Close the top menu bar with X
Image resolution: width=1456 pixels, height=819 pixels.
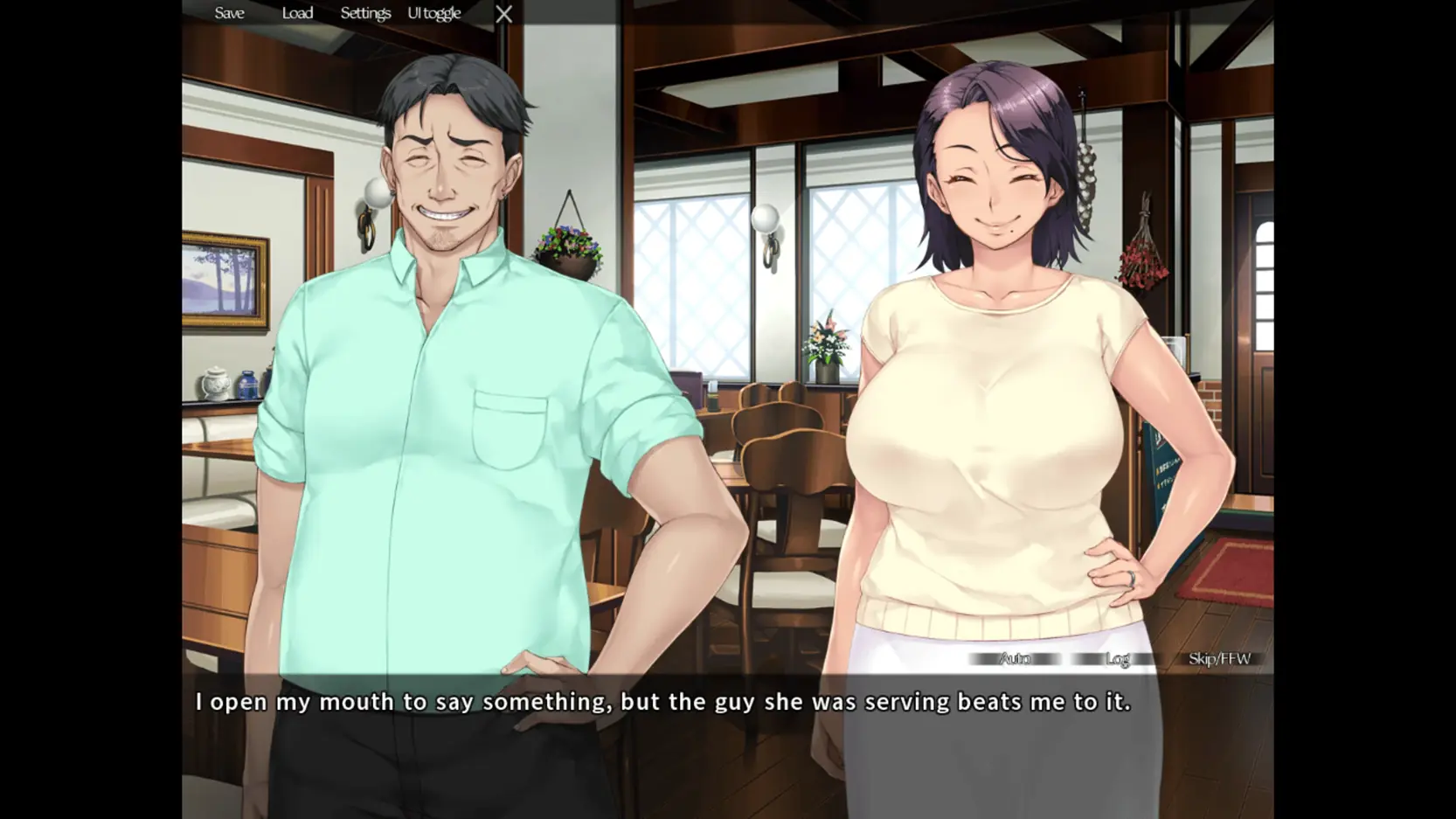tap(504, 14)
